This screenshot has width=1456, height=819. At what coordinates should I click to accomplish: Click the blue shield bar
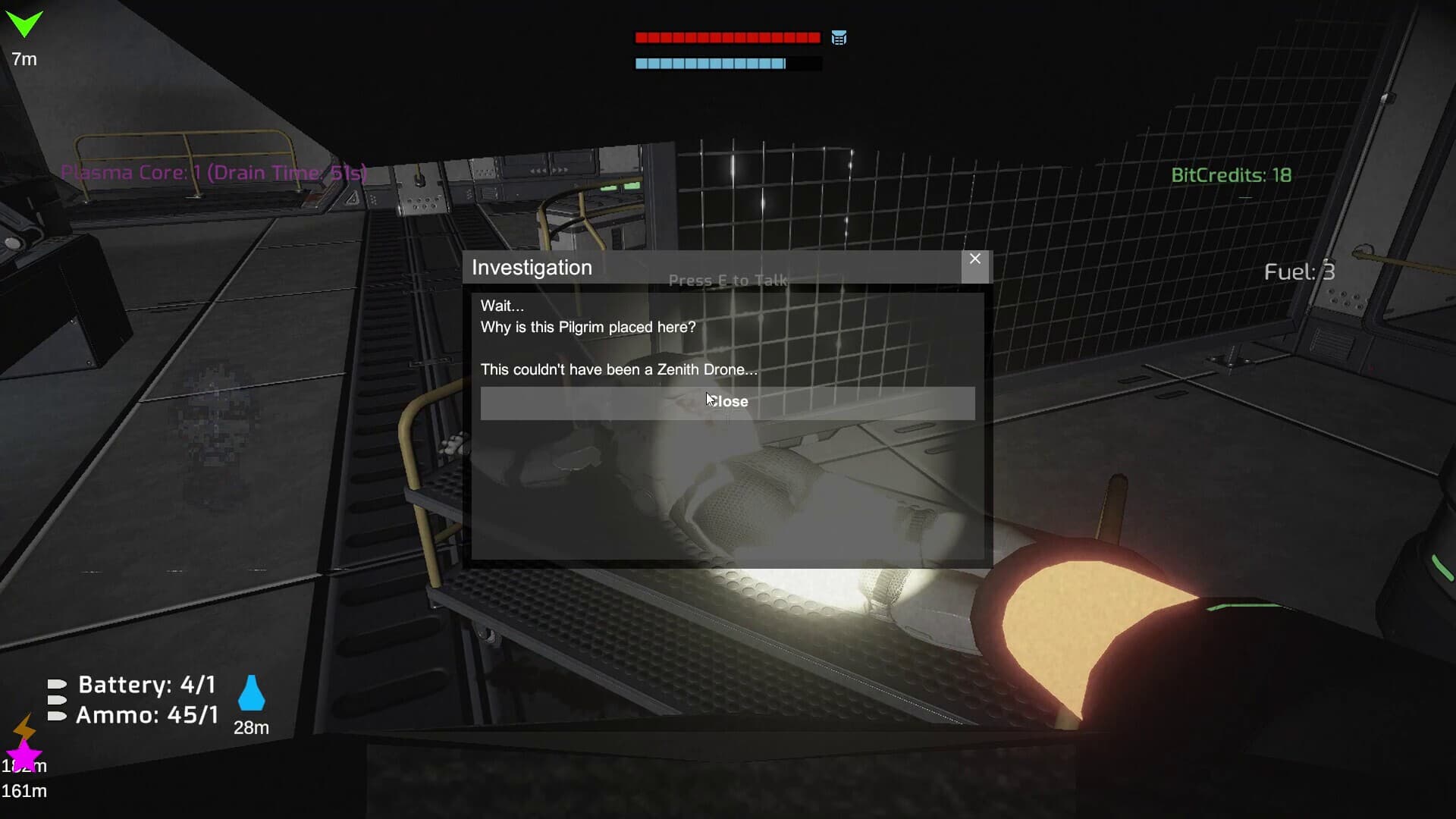tap(711, 64)
